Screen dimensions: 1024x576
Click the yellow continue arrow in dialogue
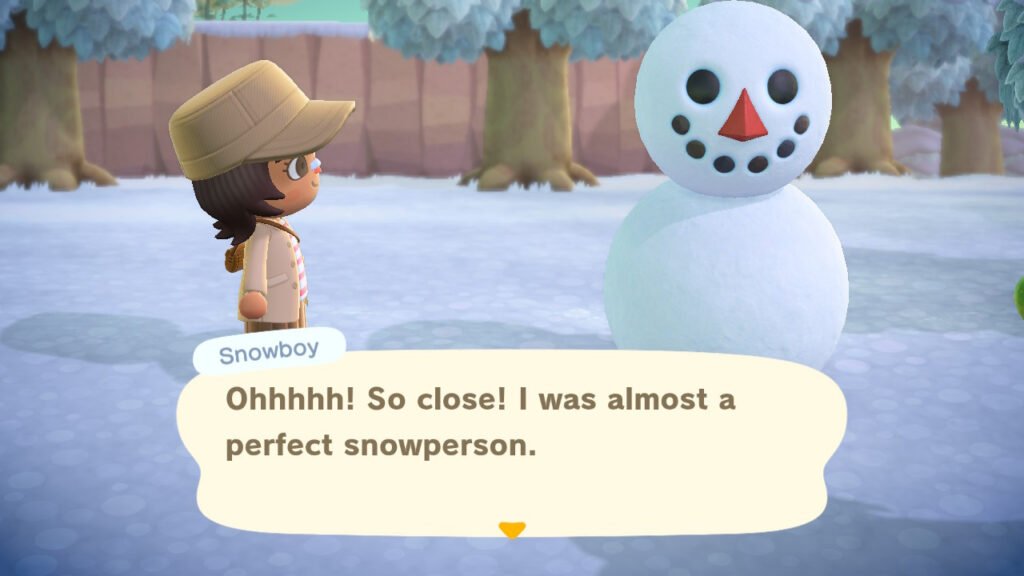click(x=512, y=530)
